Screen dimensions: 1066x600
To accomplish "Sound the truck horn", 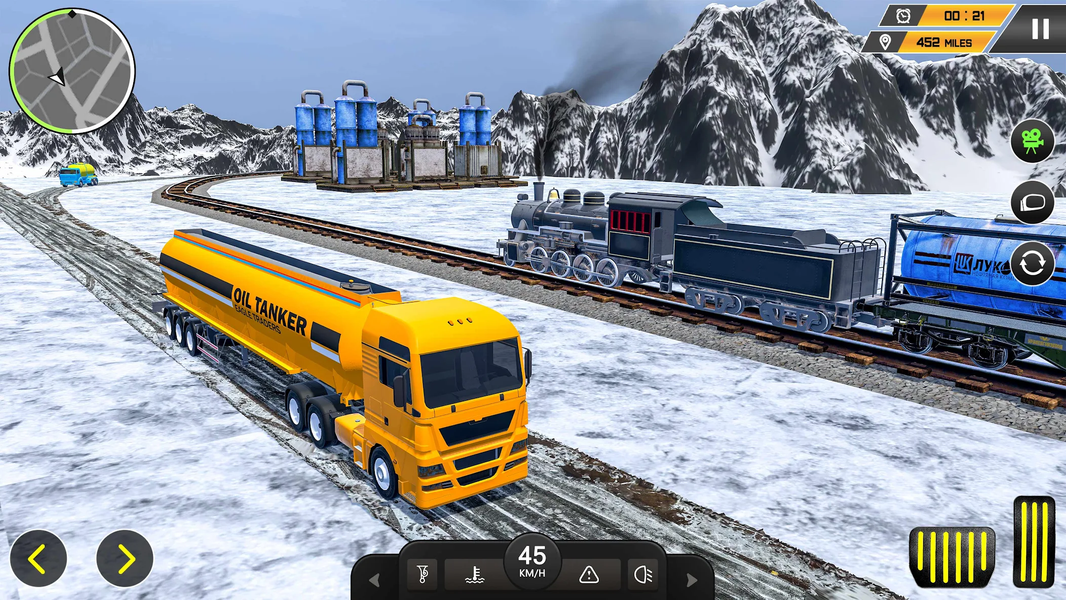I will pyautogui.click(x=424, y=574).
